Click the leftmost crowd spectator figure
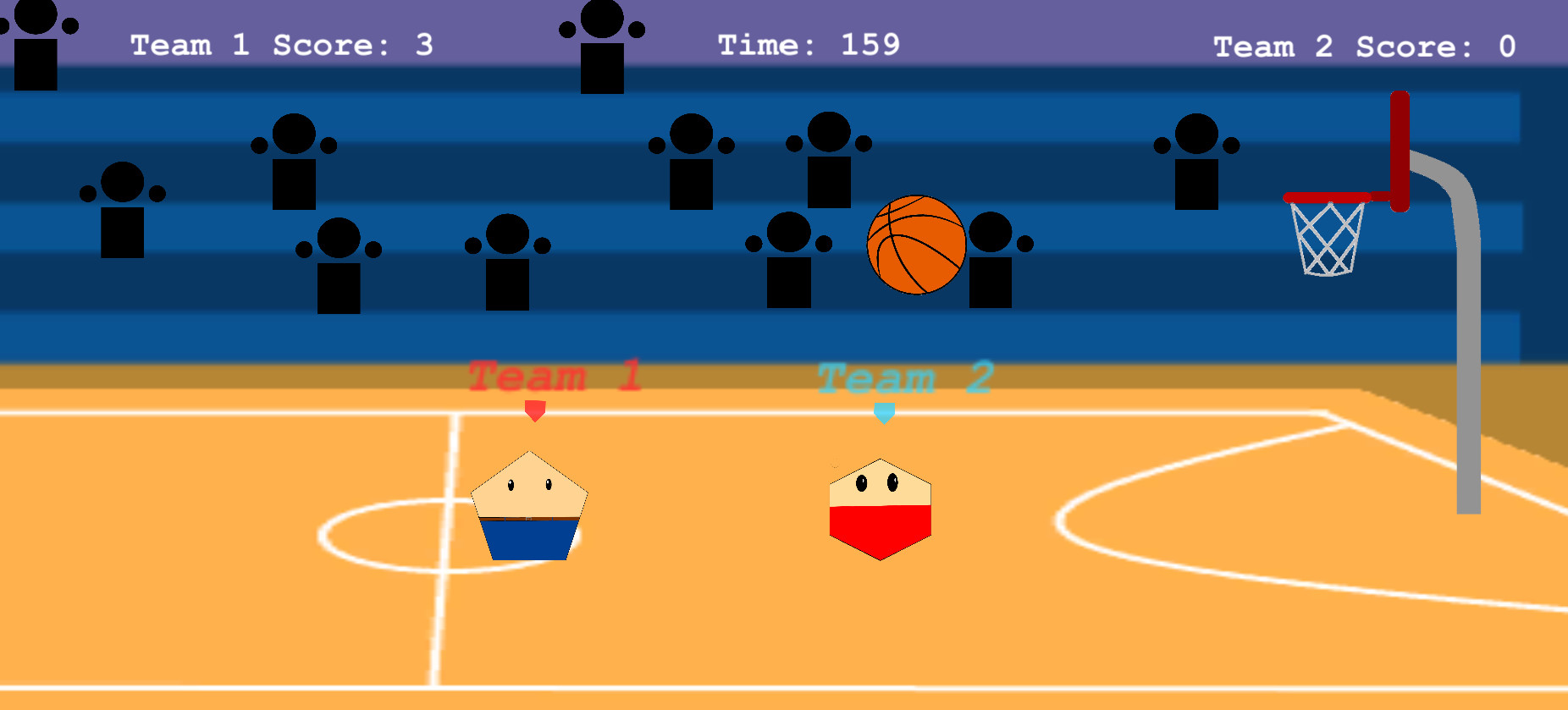Viewport: 1568px width, 710px height. 36,47
